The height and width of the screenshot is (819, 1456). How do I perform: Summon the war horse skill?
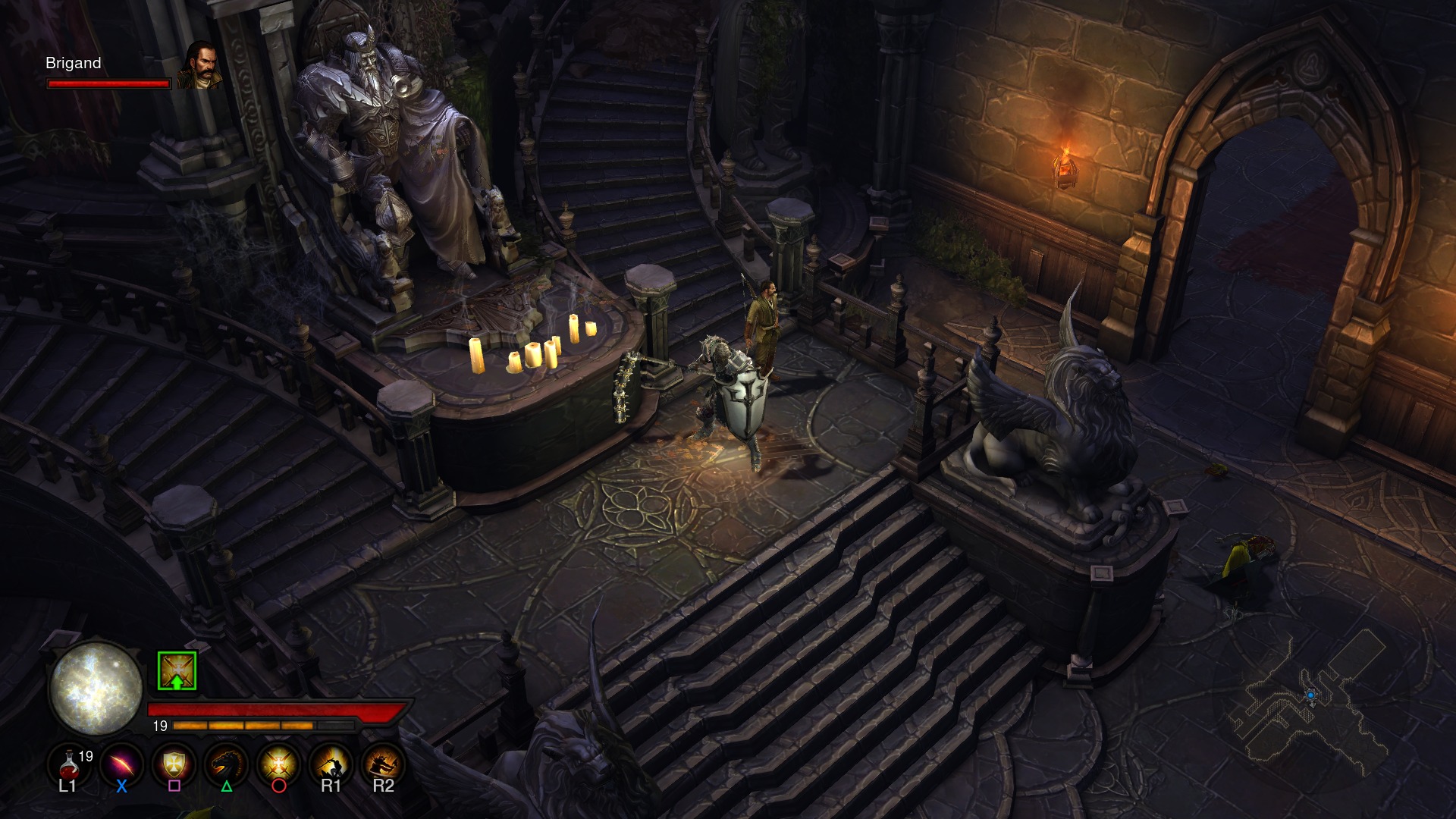point(227,764)
